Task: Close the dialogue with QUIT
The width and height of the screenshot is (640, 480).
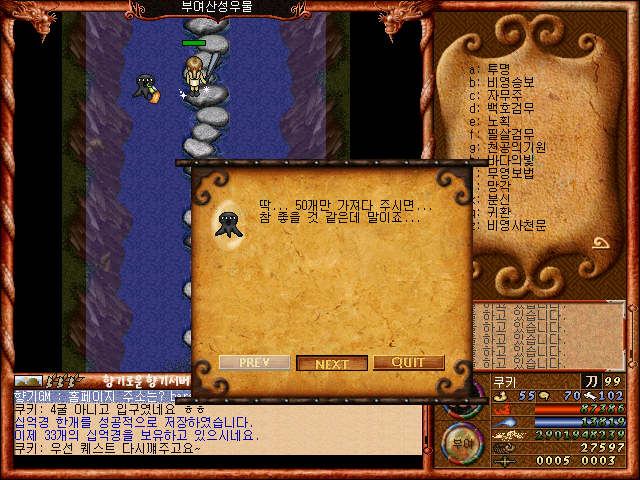Action: pyautogui.click(x=408, y=363)
